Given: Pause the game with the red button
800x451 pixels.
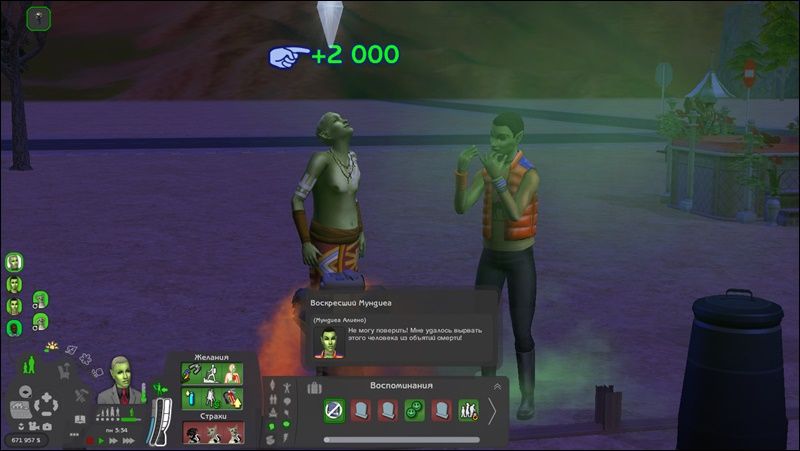Looking at the screenshot, I should pos(90,440).
